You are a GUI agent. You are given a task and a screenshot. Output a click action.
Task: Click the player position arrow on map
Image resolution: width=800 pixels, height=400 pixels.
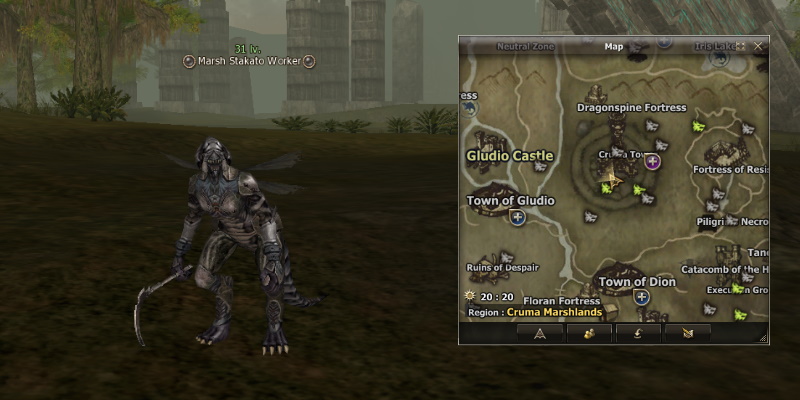[612, 181]
